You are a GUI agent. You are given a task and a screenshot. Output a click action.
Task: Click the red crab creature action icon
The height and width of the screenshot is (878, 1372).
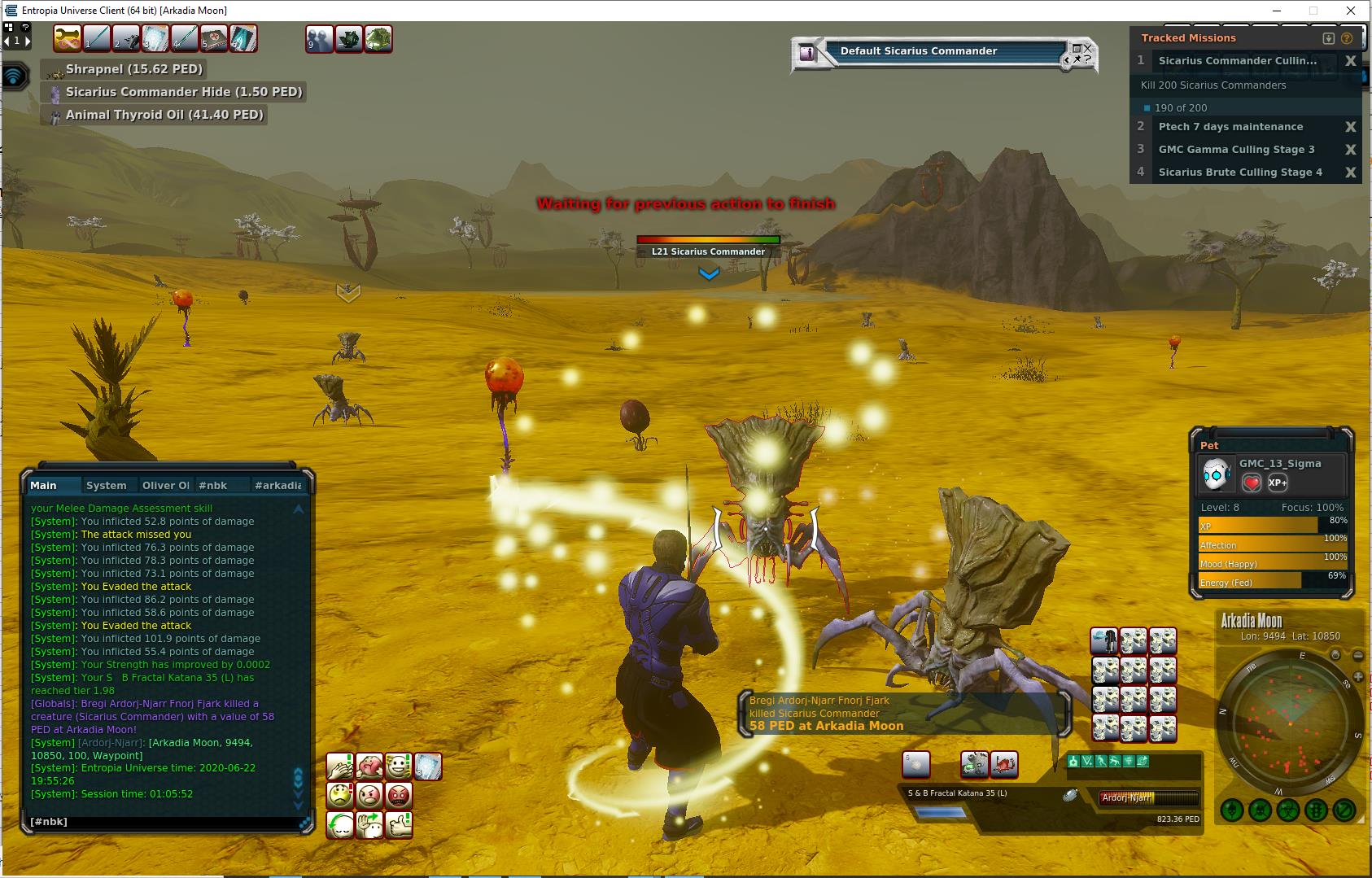[x=1004, y=764]
